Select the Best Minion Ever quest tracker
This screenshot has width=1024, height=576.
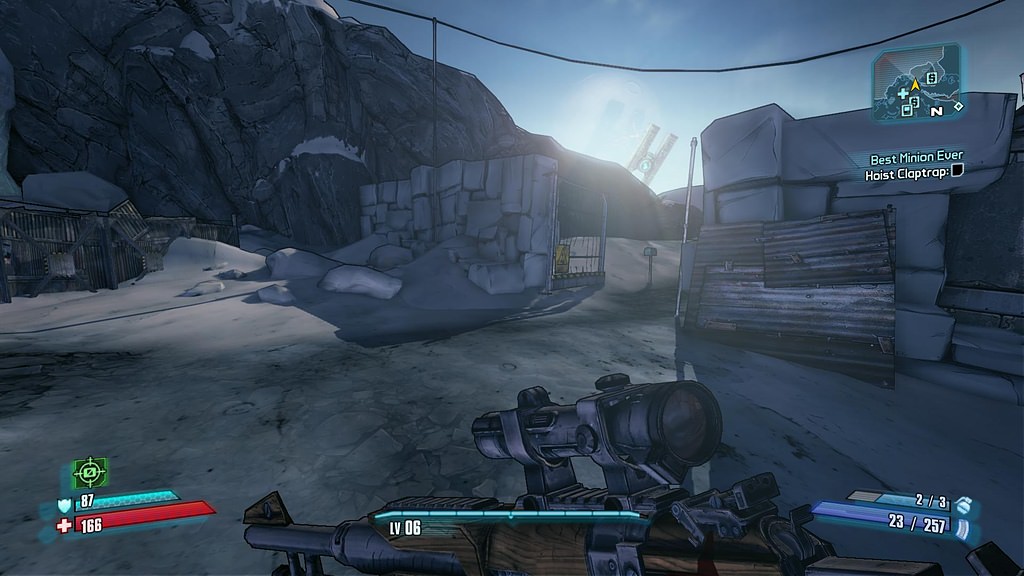(x=916, y=157)
